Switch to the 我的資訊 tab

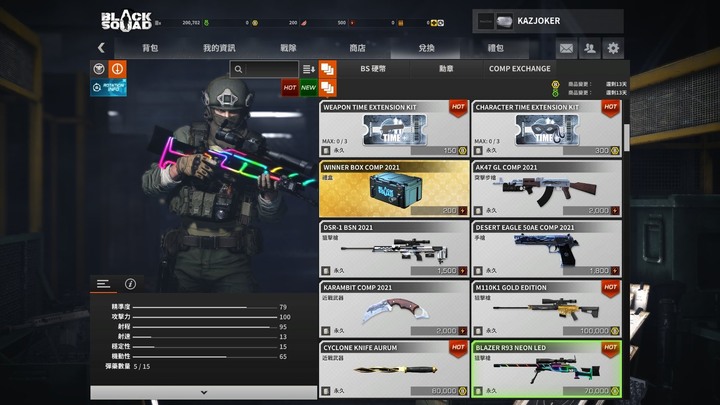point(219,47)
